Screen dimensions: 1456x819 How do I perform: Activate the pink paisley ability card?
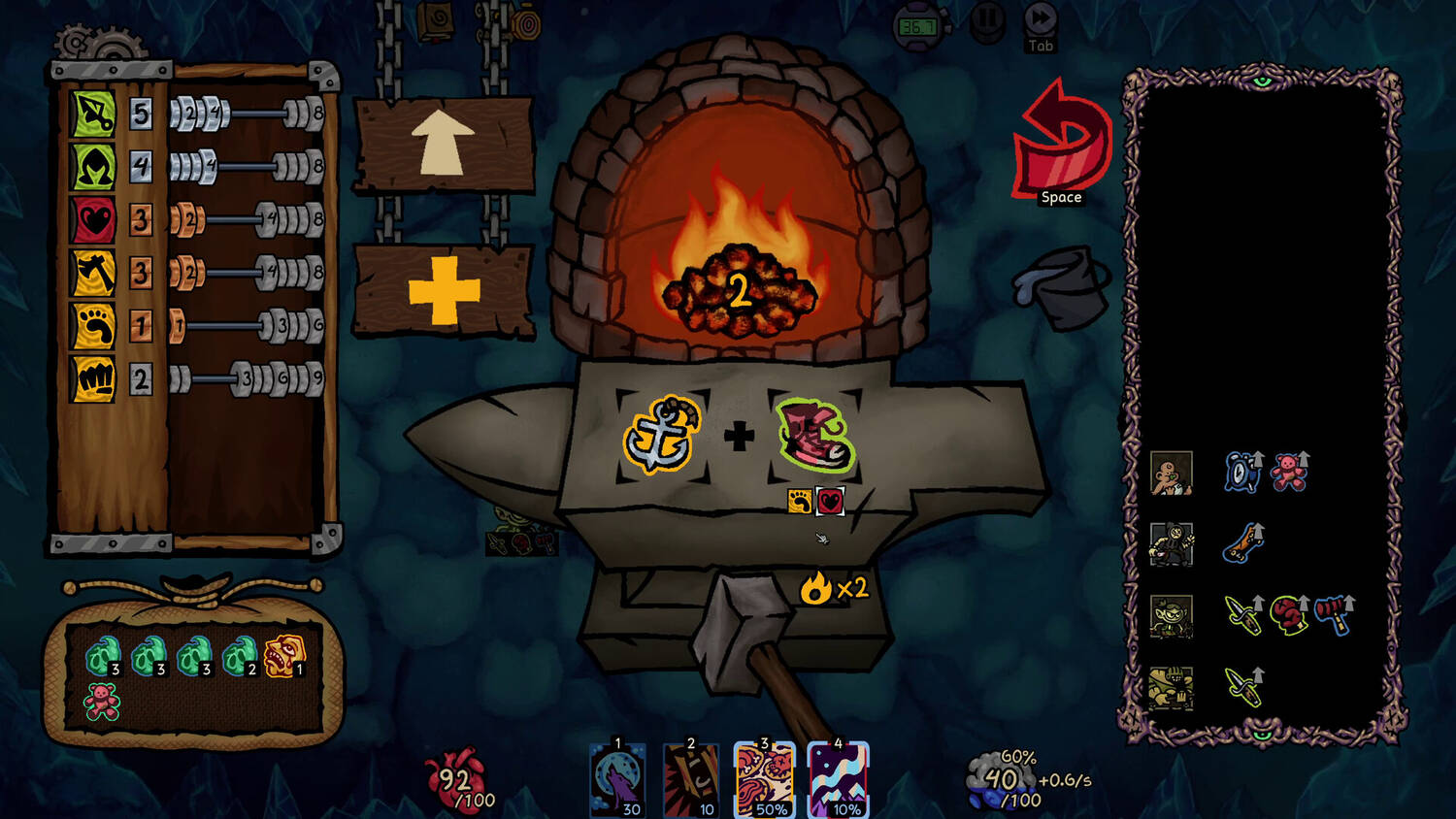pyautogui.click(x=764, y=779)
